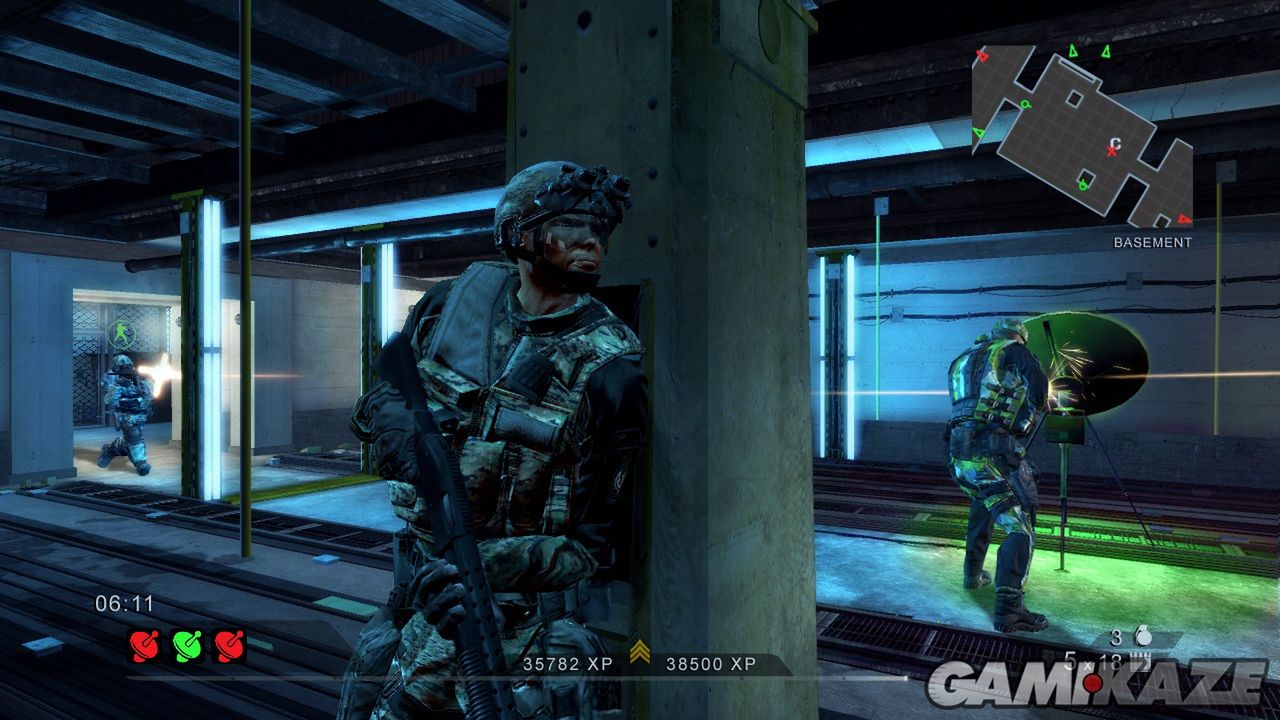Open the Gamikaze watermark logo
Image resolution: width=1280 pixels, height=720 pixels.
1096,682
